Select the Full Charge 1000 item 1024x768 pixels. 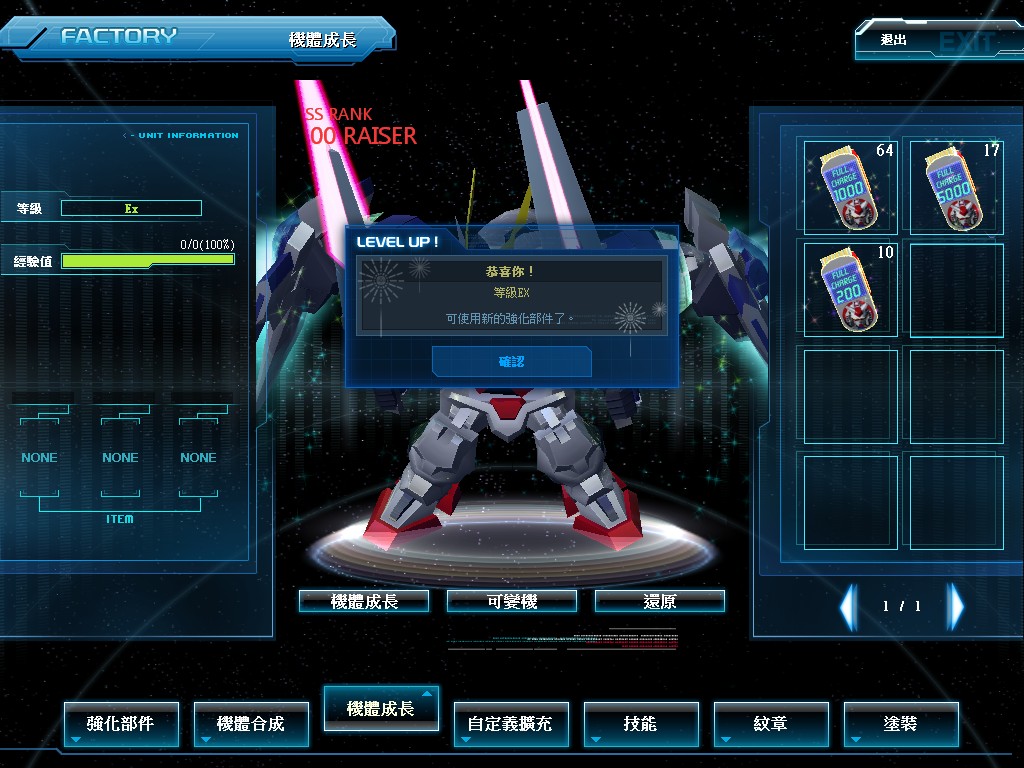(849, 187)
